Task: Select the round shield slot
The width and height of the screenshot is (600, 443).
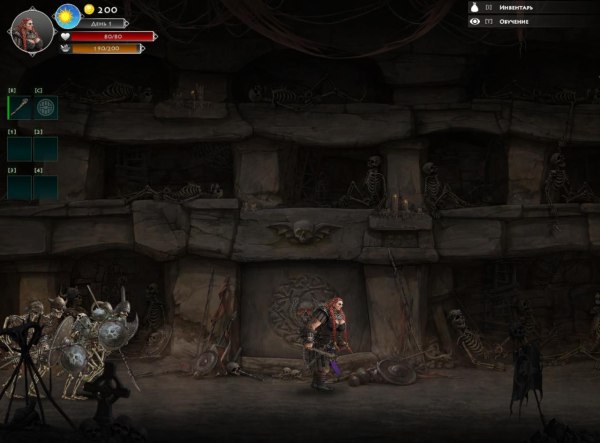Action: tap(46, 107)
